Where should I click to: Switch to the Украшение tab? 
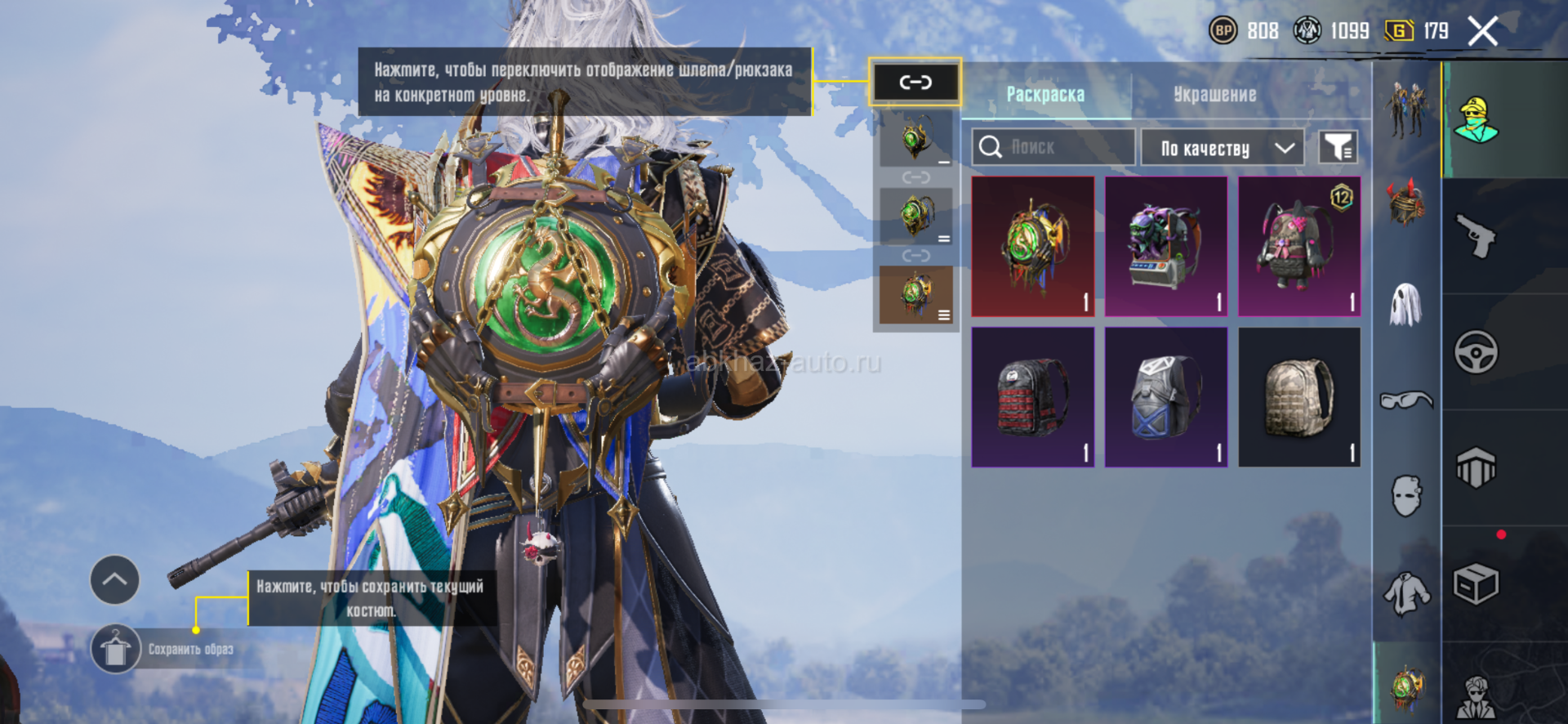coord(1214,94)
